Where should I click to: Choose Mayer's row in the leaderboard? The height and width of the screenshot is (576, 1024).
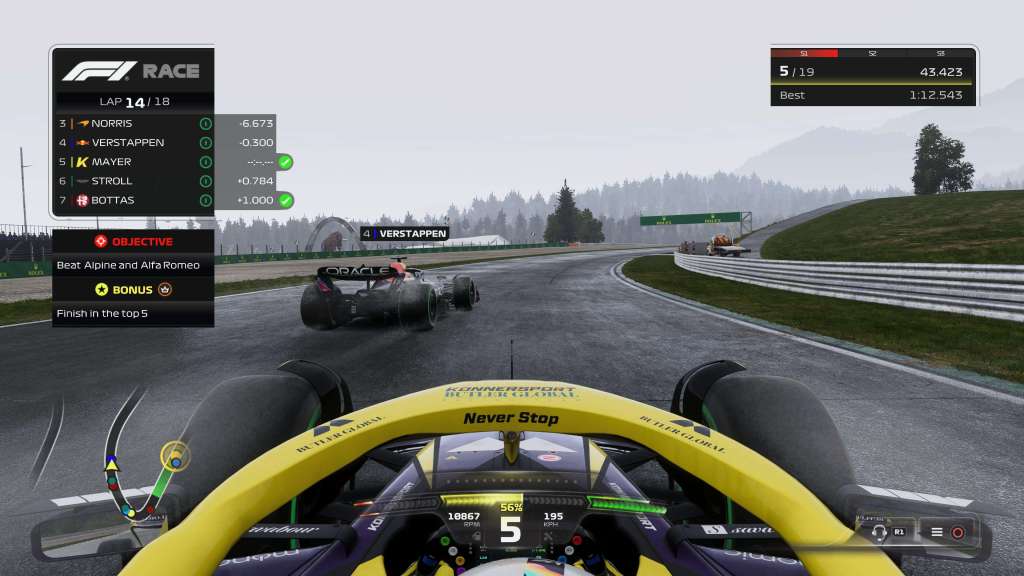pos(110,161)
